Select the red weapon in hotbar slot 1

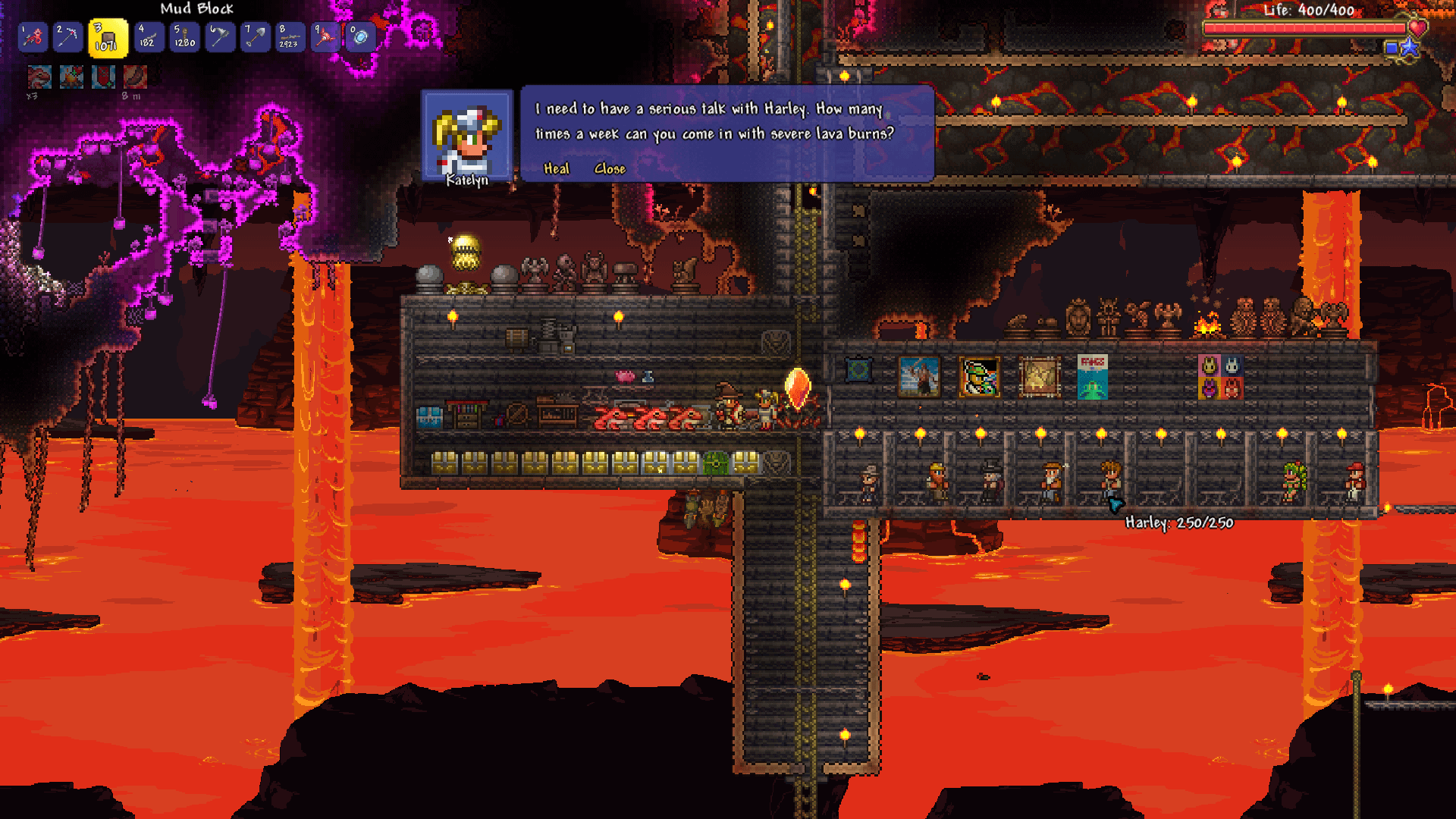point(33,37)
